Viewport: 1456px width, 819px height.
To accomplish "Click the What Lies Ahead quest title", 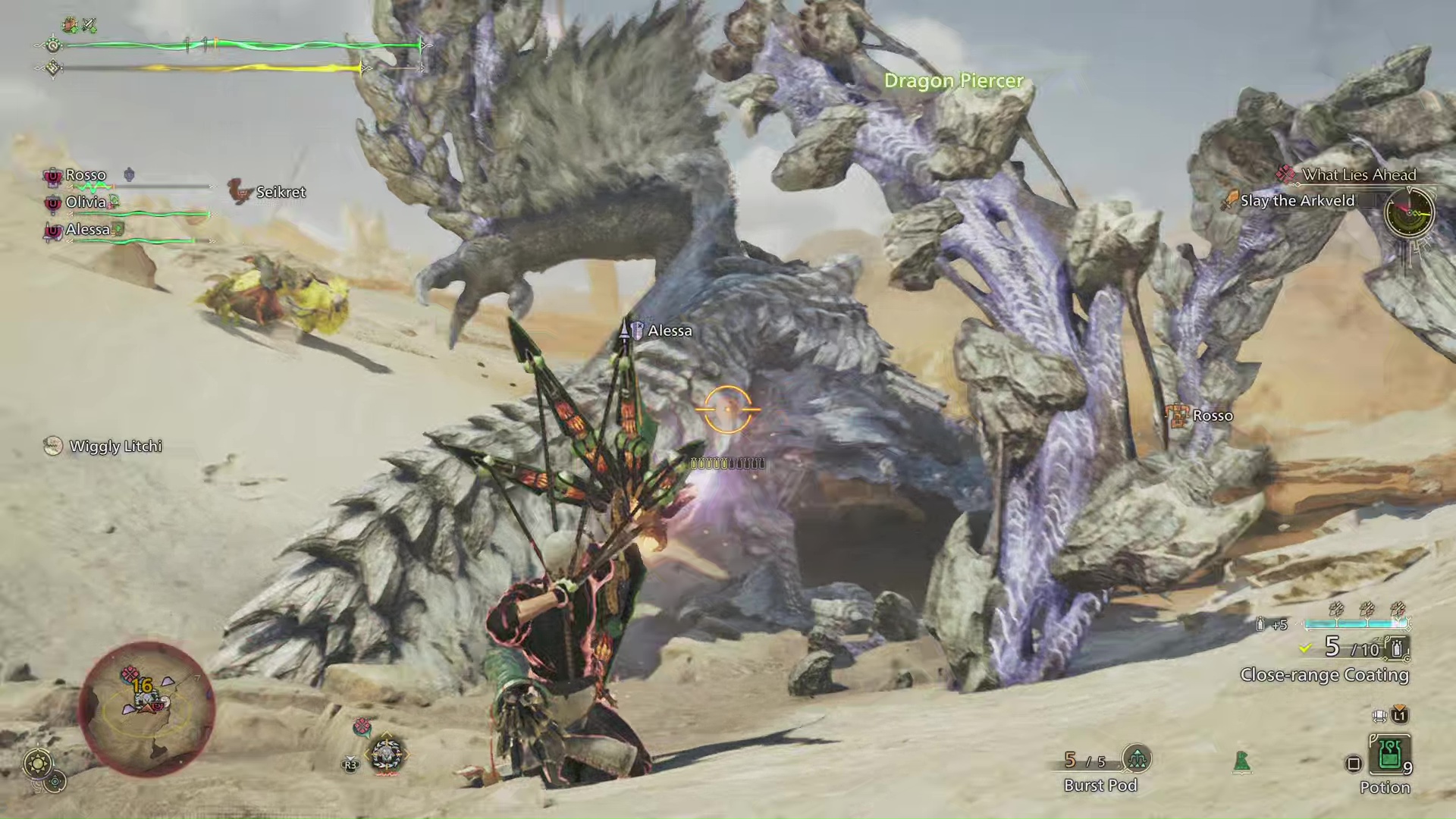I will click(1358, 174).
